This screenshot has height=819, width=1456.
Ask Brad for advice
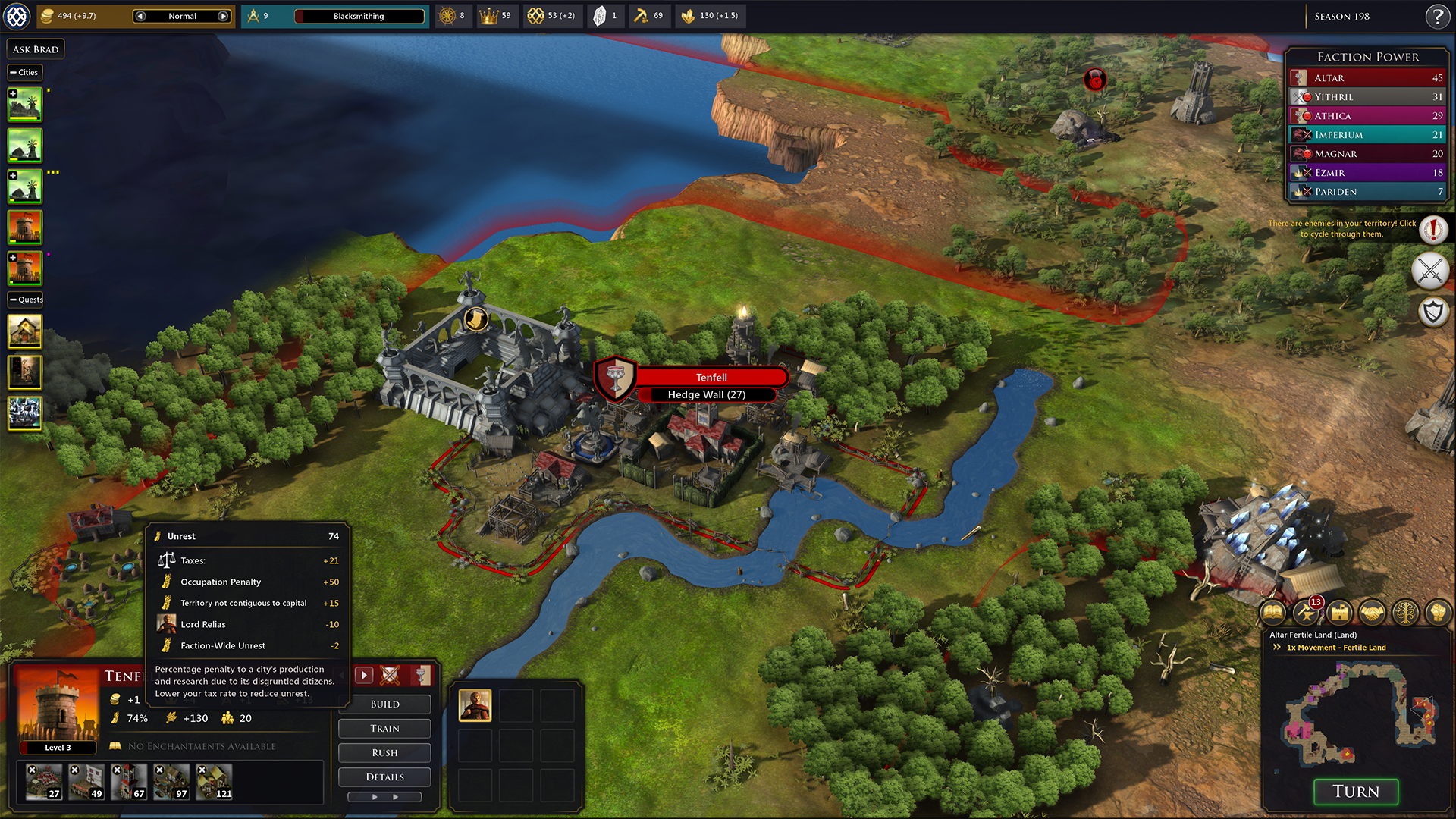click(x=36, y=49)
